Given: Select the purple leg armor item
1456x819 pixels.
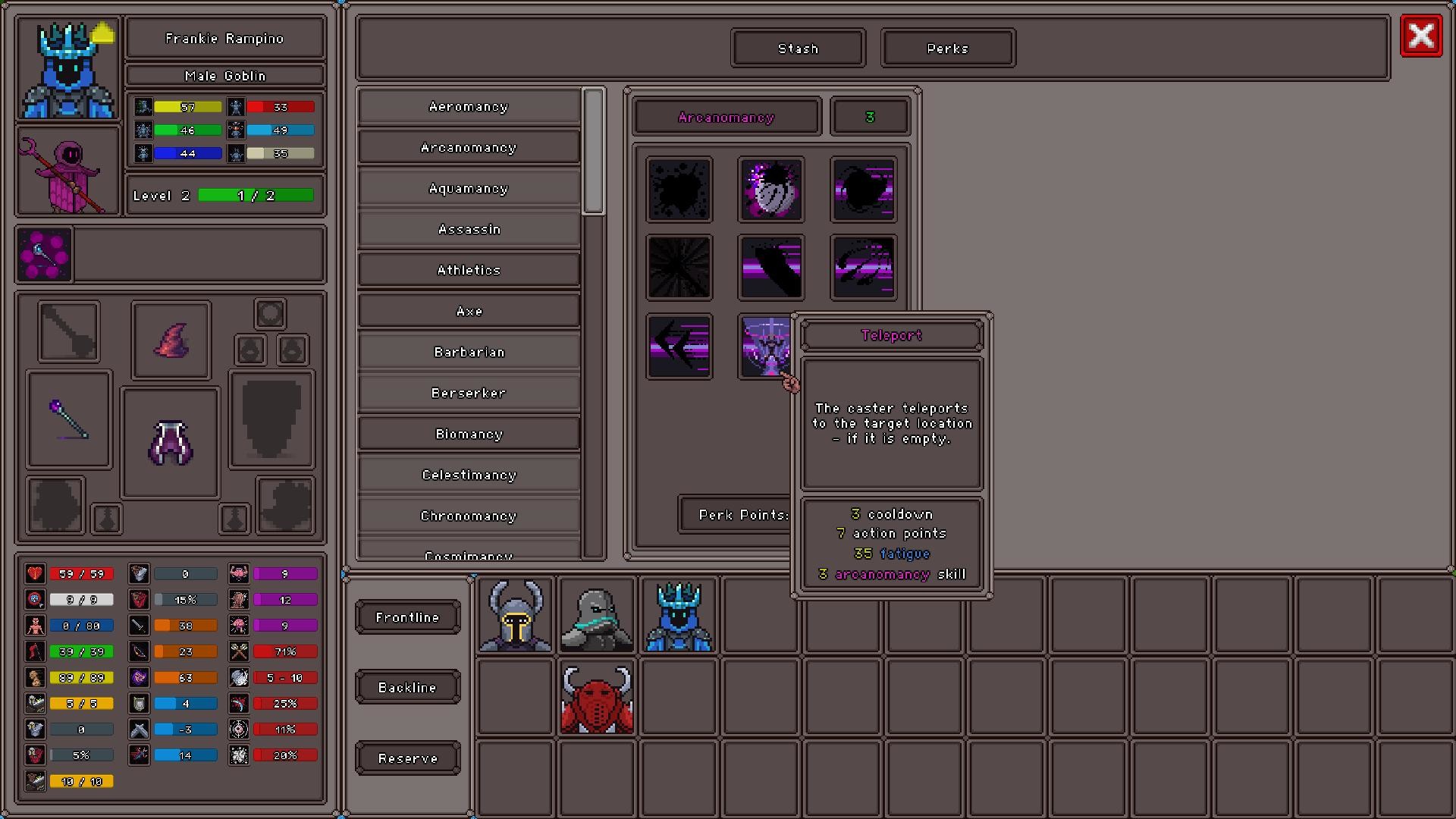Looking at the screenshot, I should (170, 442).
